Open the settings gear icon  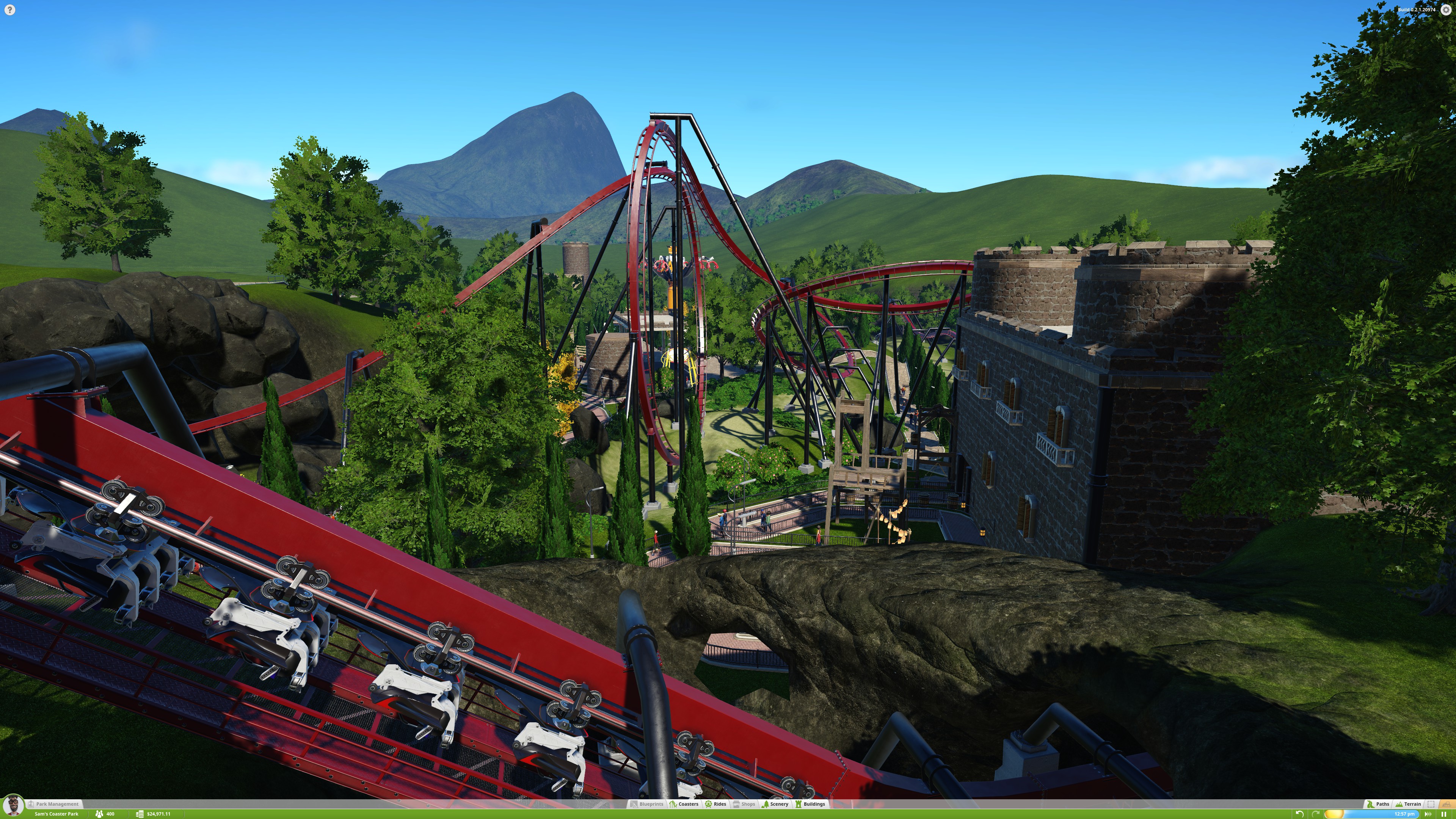[x=1446, y=9]
